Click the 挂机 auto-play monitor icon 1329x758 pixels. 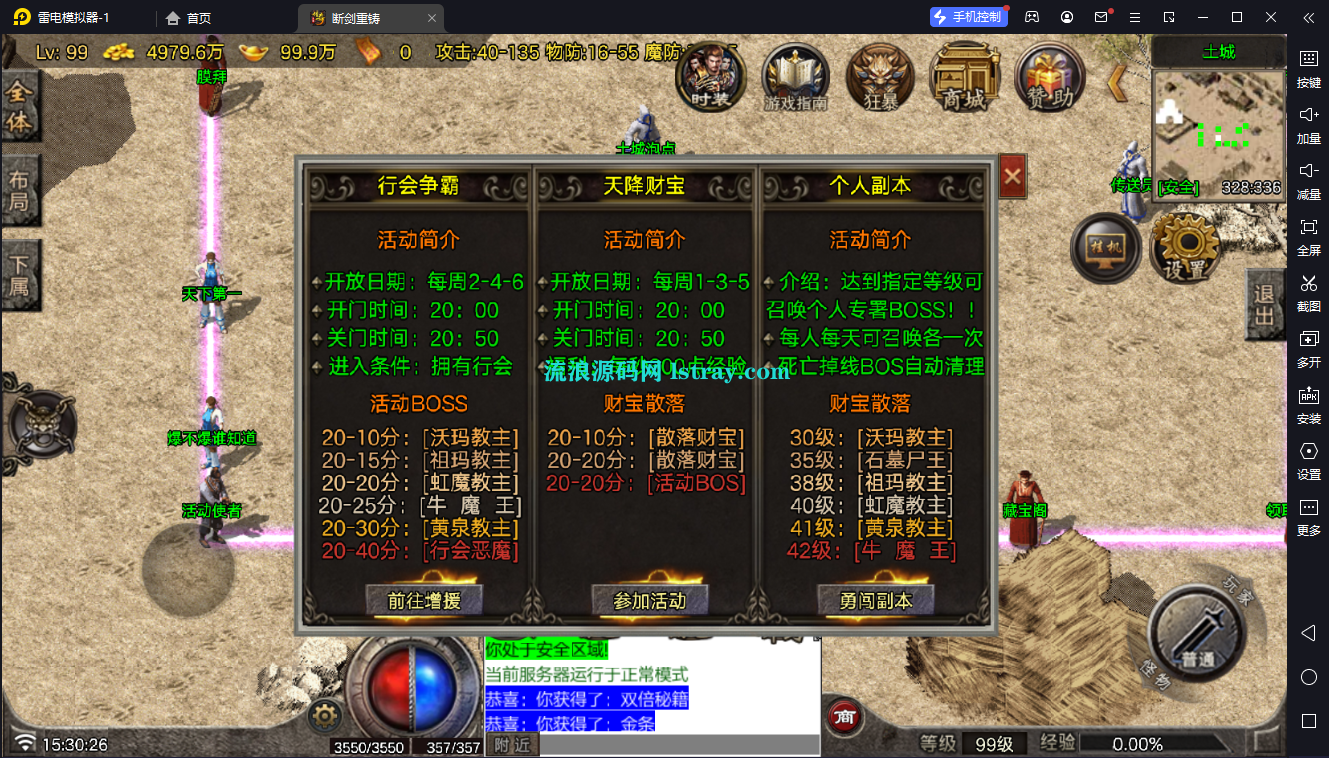click(1105, 247)
